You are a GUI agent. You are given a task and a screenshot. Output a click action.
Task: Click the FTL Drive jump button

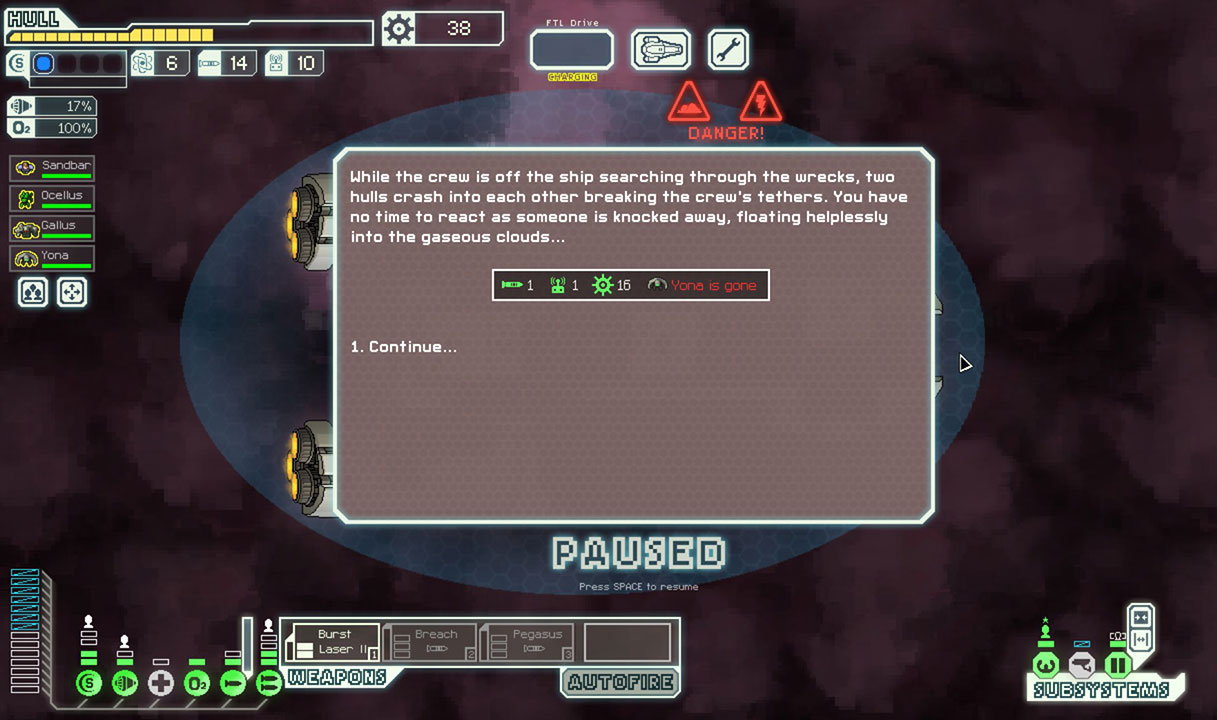tap(571, 50)
